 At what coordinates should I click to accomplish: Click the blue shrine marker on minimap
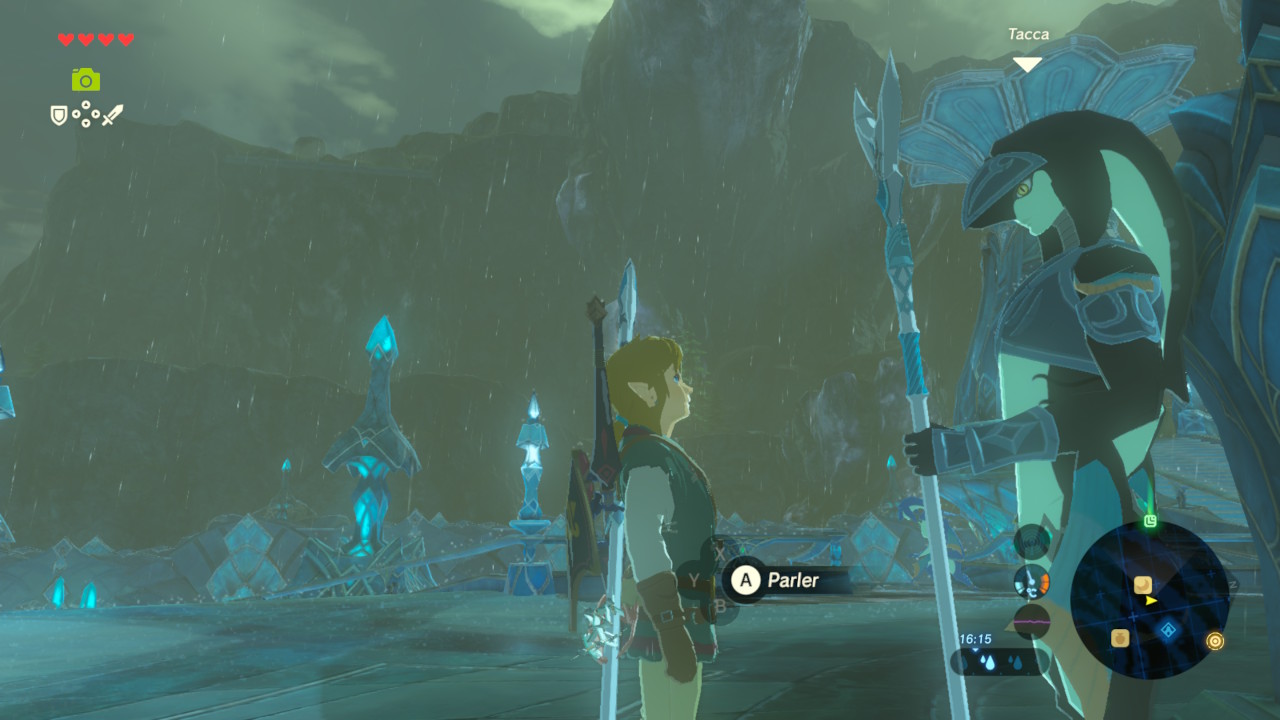[1167, 630]
